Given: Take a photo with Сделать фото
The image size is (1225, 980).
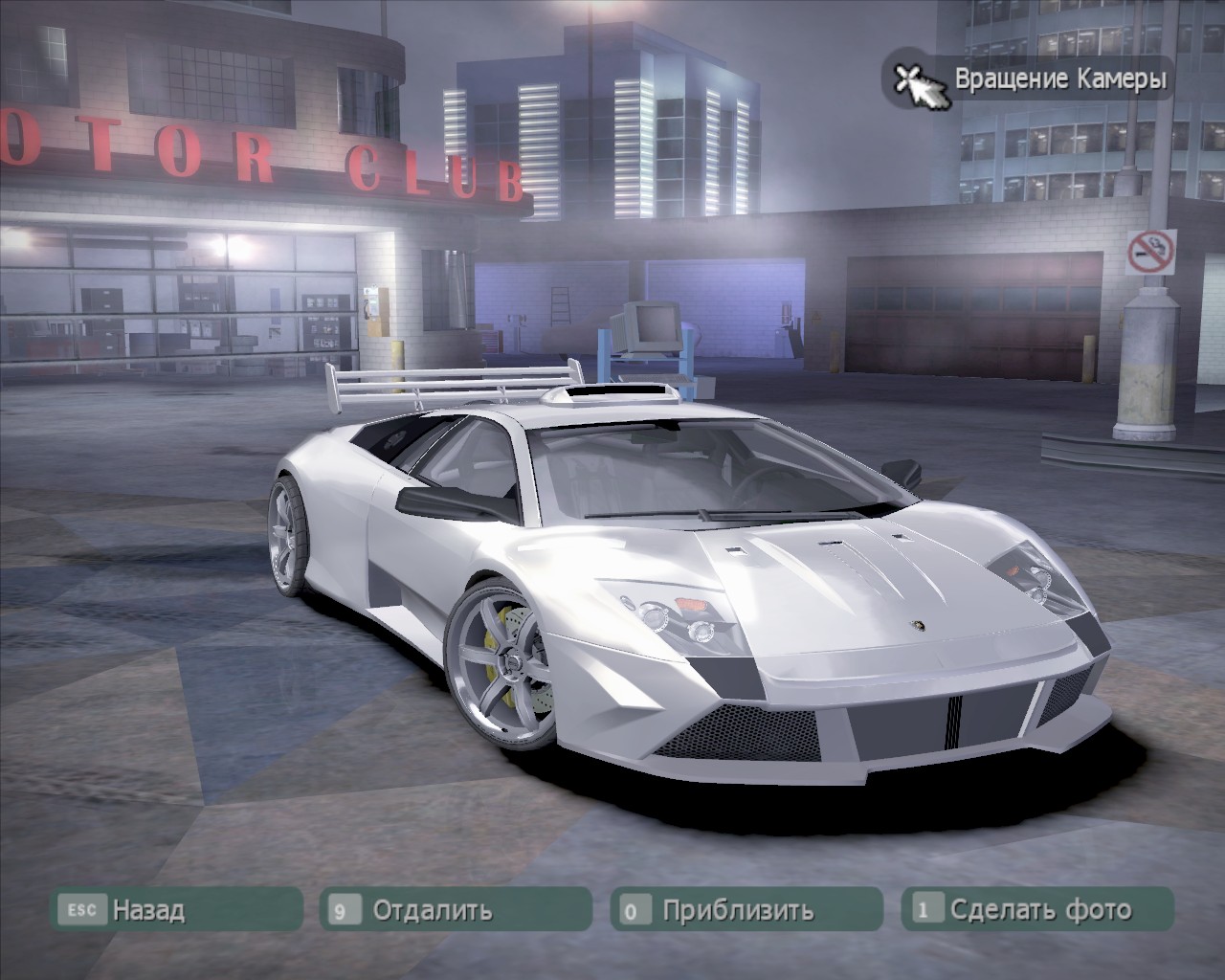Looking at the screenshot, I should point(1037,909).
